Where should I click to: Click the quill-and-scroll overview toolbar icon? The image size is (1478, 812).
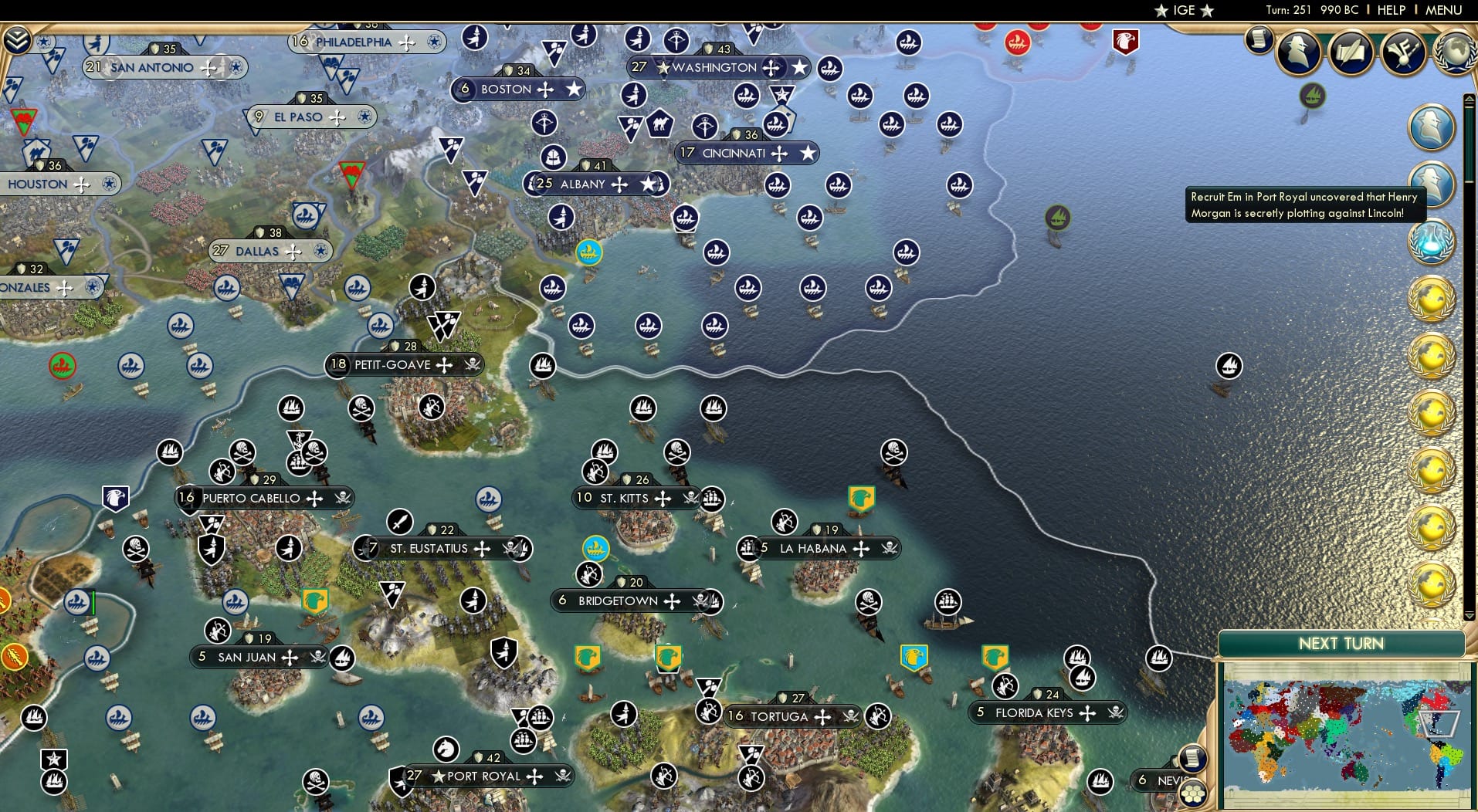coord(1350,52)
